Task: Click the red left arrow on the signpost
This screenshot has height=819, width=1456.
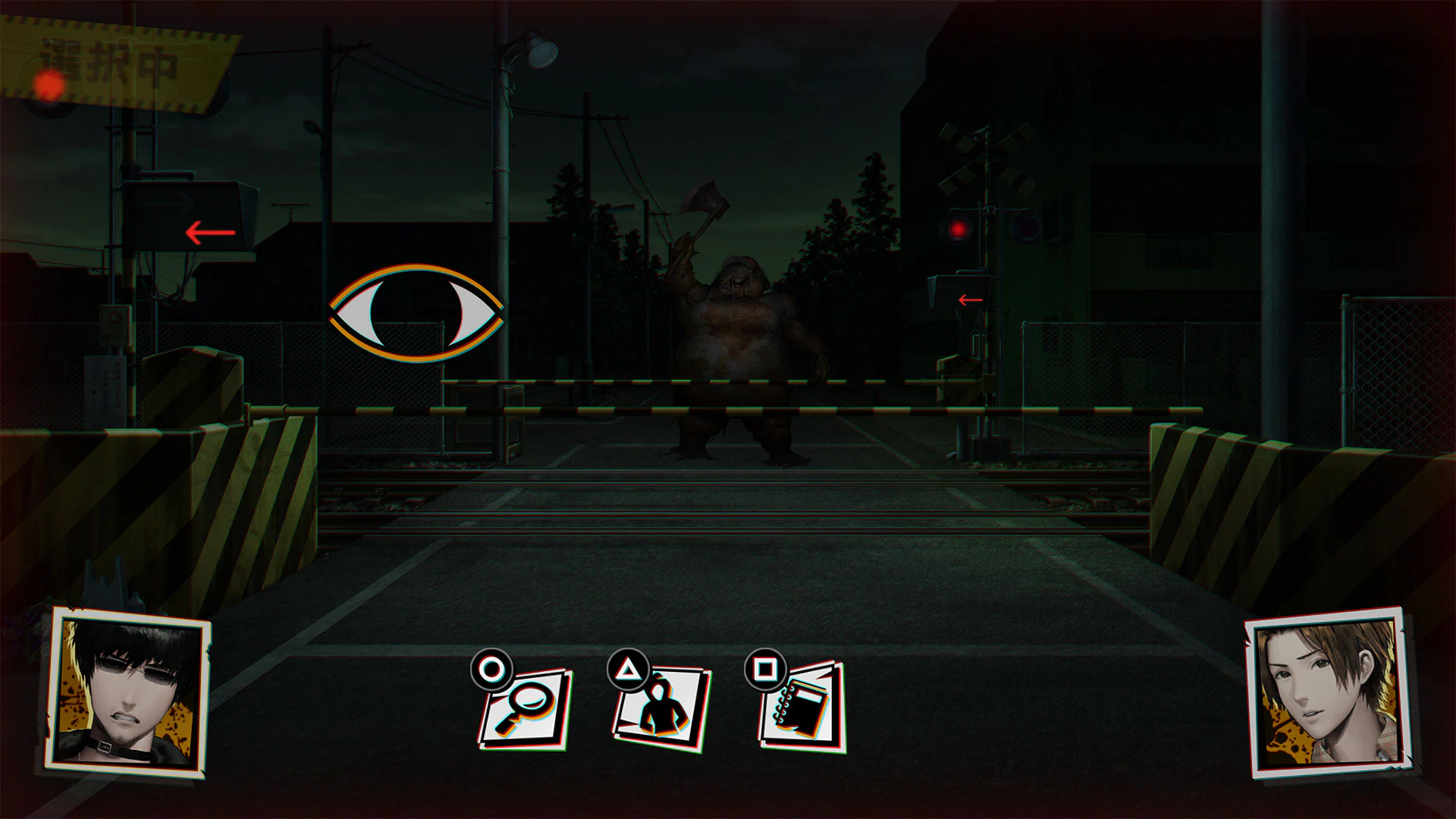Action: click(x=206, y=232)
